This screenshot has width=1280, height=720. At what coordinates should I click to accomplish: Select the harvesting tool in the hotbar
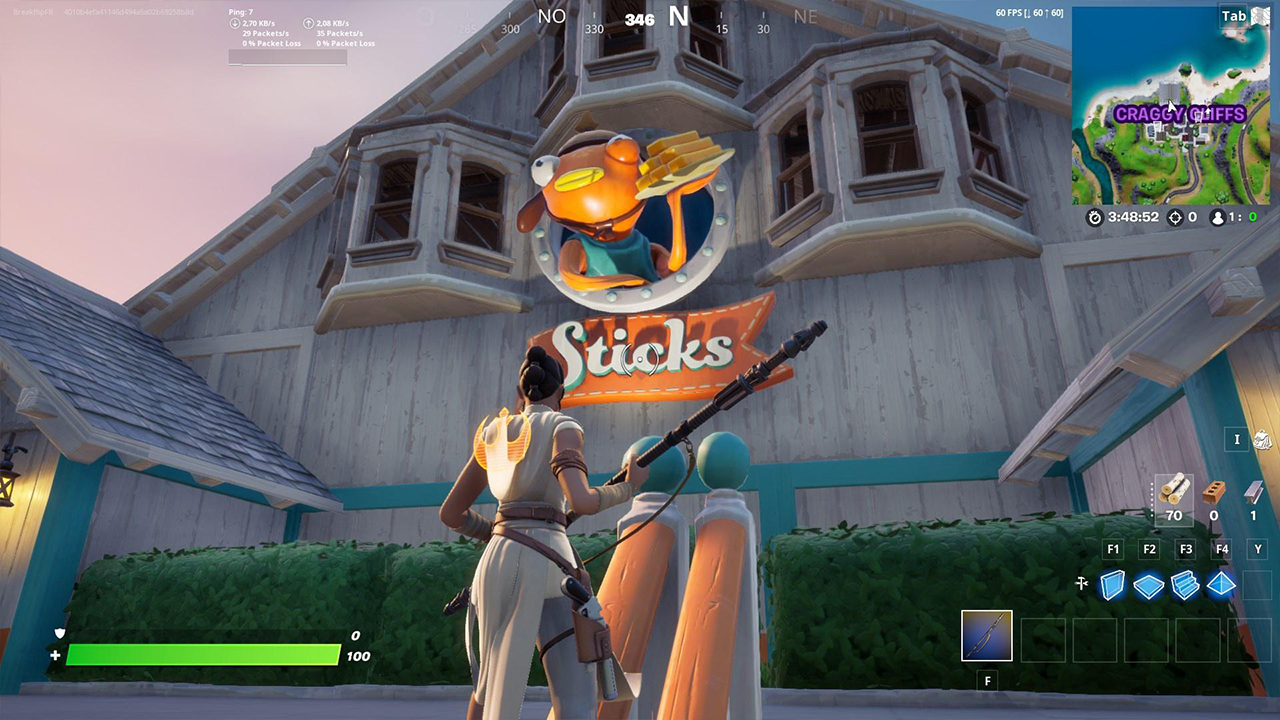click(x=987, y=636)
